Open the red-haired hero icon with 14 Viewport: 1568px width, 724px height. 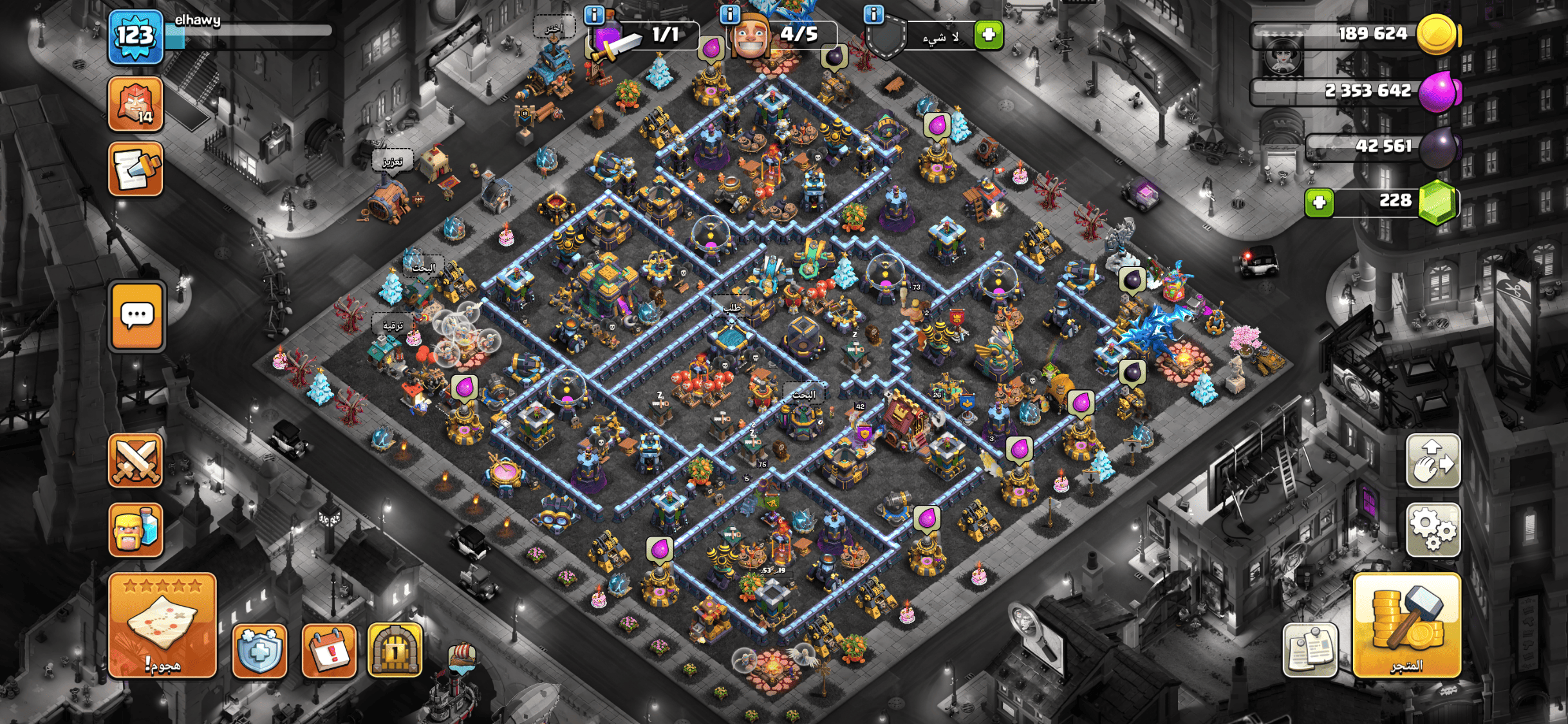[136, 104]
